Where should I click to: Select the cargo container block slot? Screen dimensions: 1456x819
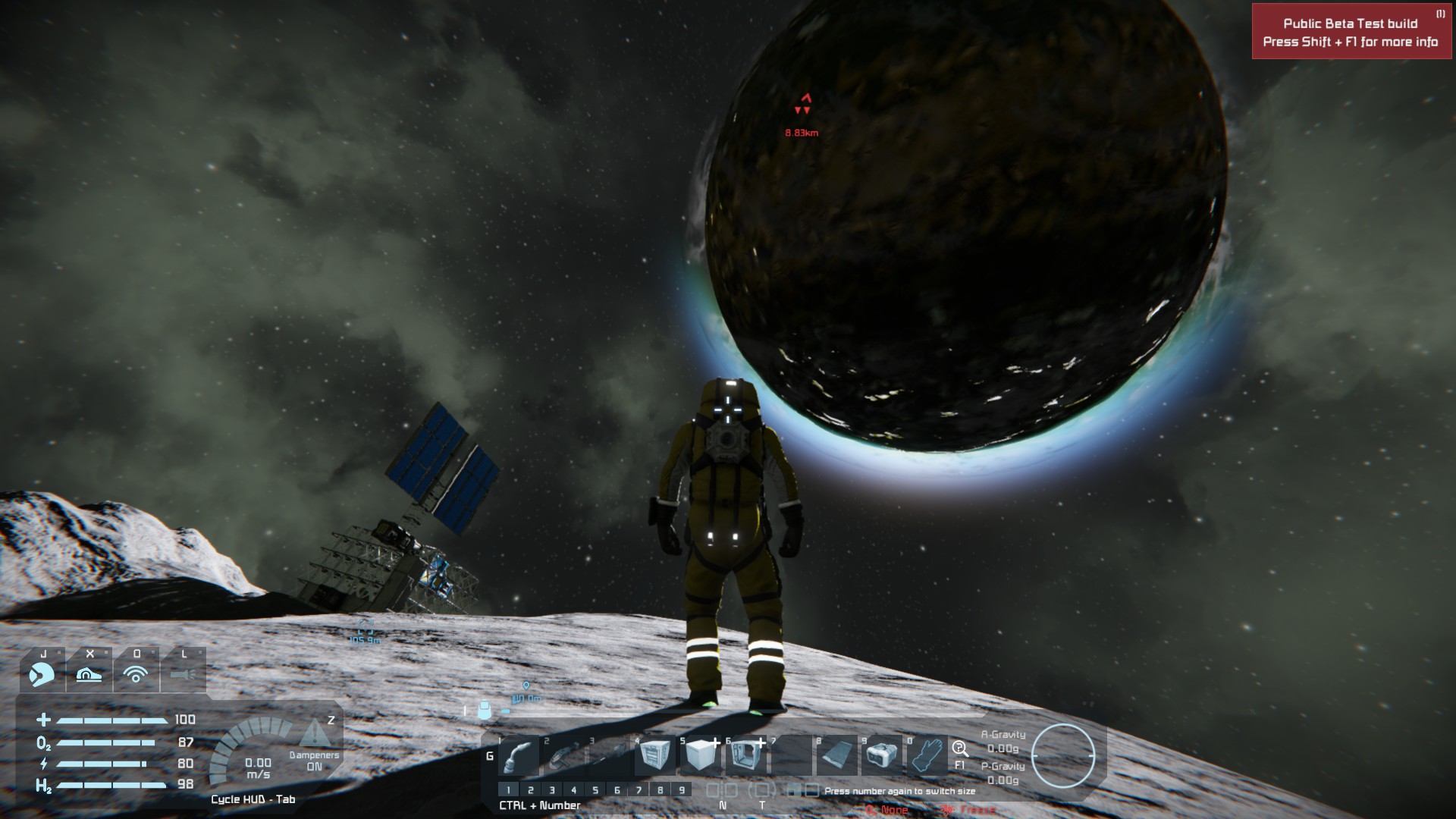[x=655, y=756]
